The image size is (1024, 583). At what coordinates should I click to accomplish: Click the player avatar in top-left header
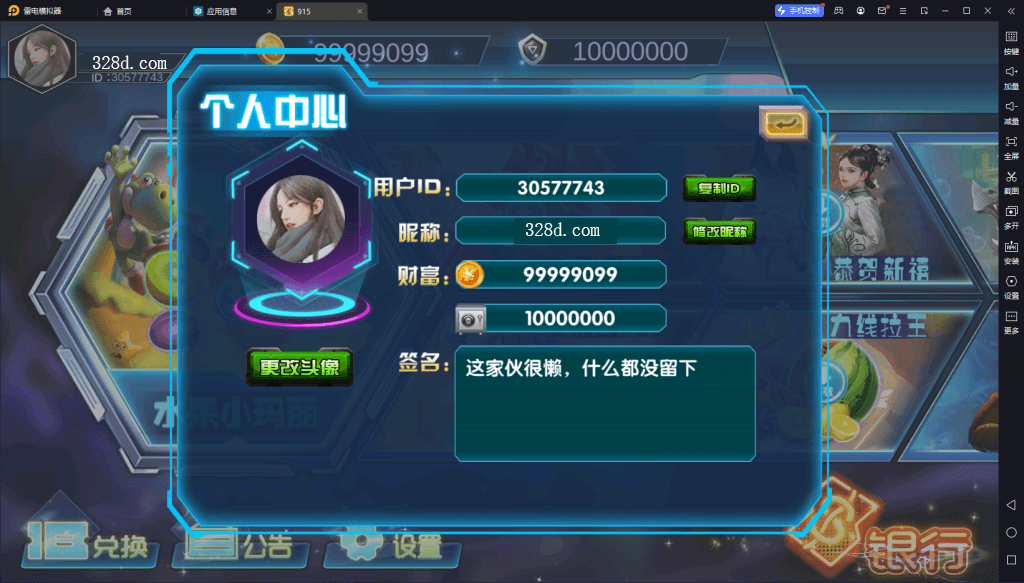[42, 56]
